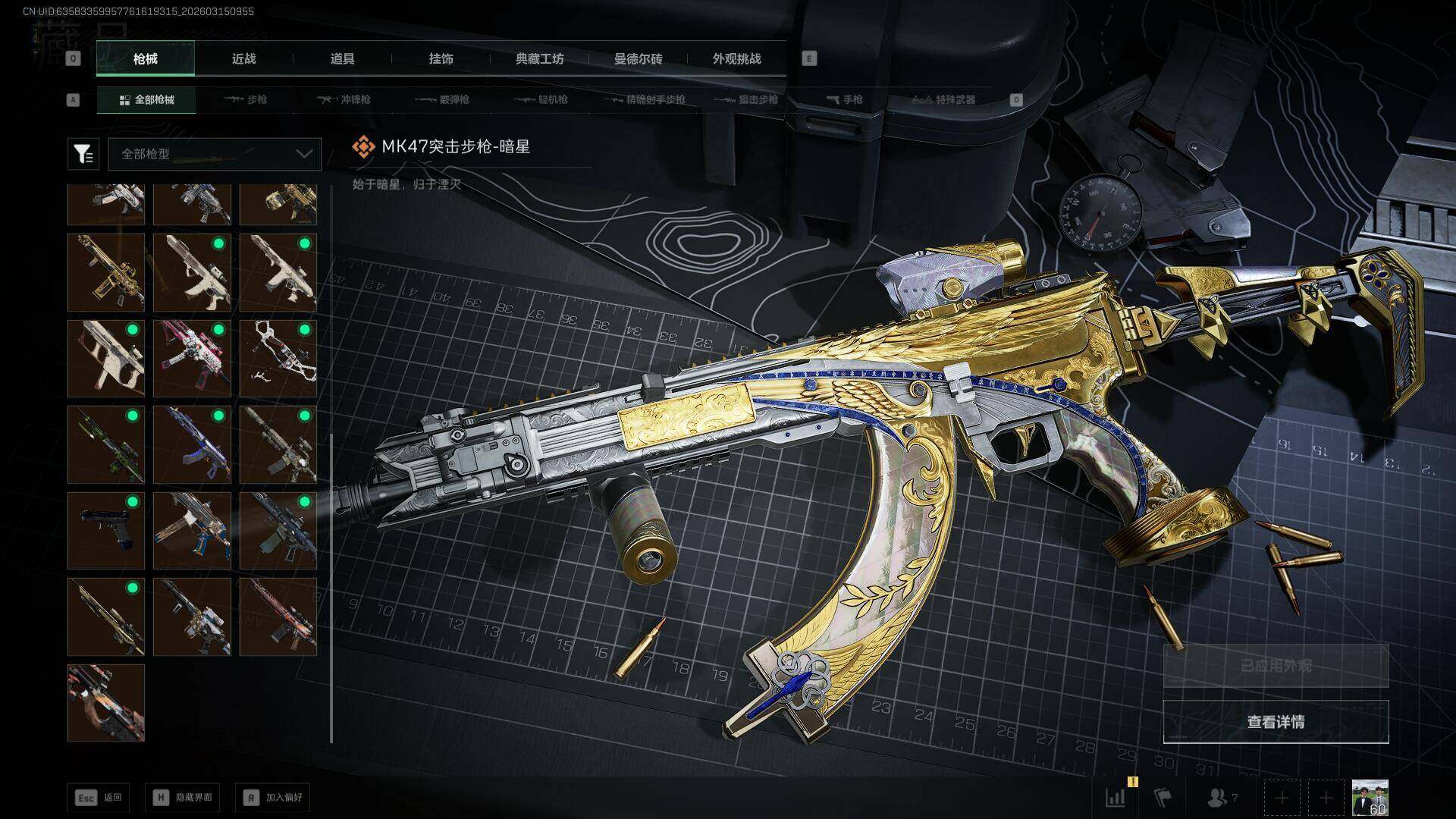Switch to the 近战 melee tab
Screen dimensions: 1456x819
pos(243,58)
